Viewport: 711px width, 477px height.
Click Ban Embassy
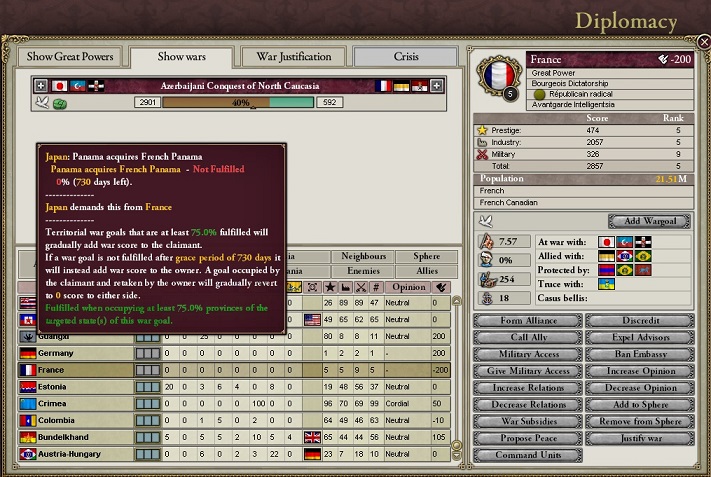click(x=640, y=355)
